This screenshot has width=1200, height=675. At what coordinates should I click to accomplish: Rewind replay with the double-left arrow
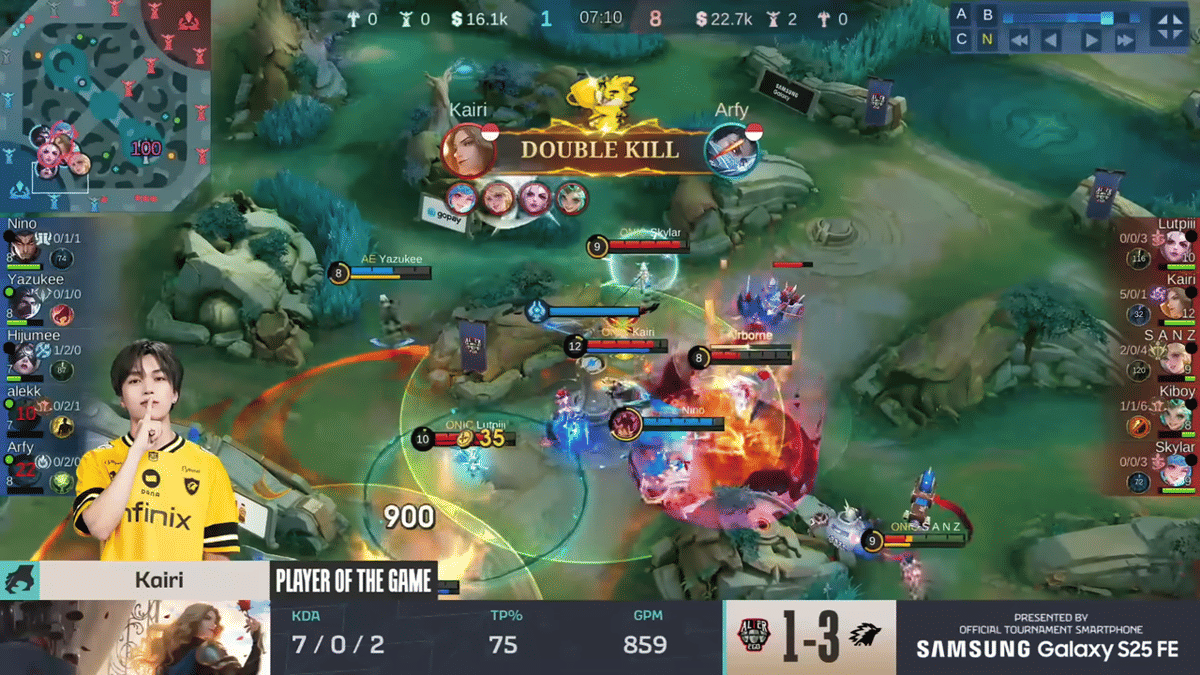tap(1018, 41)
